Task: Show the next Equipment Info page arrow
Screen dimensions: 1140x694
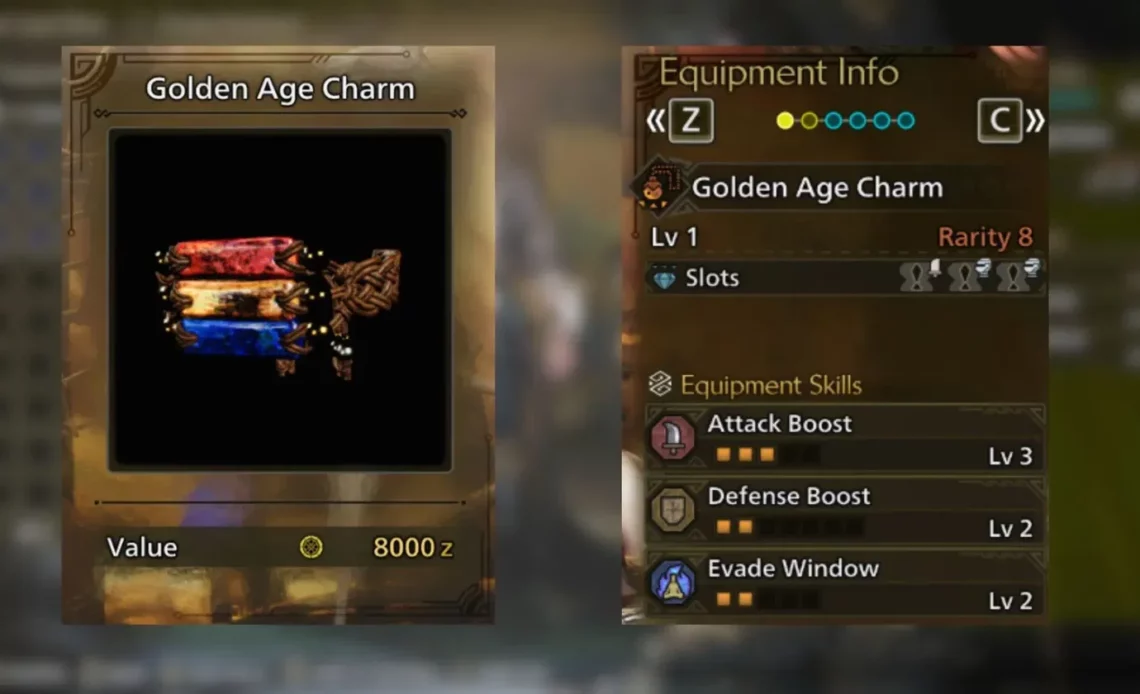Action: pyautogui.click(x=1034, y=122)
